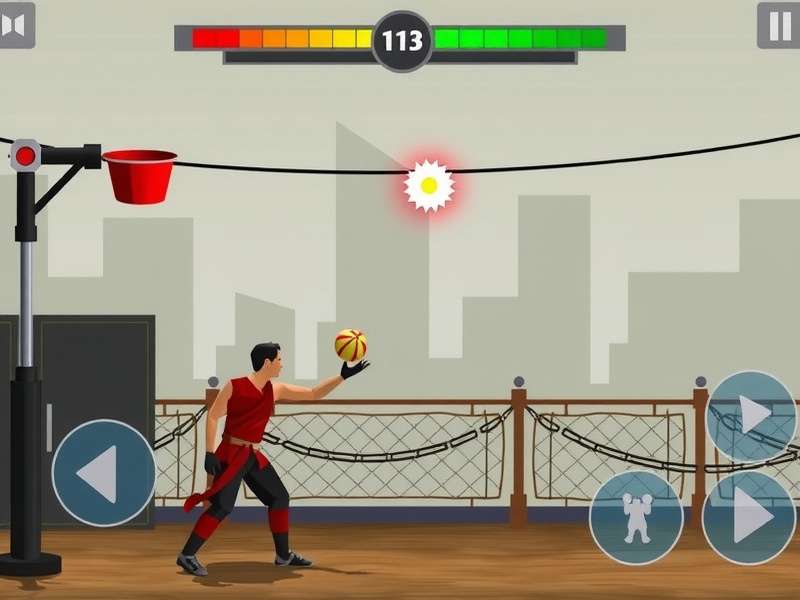Screen dimensions: 800x600
Task: Tap the right arrow beside the figure button
Action: click(749, 517)
